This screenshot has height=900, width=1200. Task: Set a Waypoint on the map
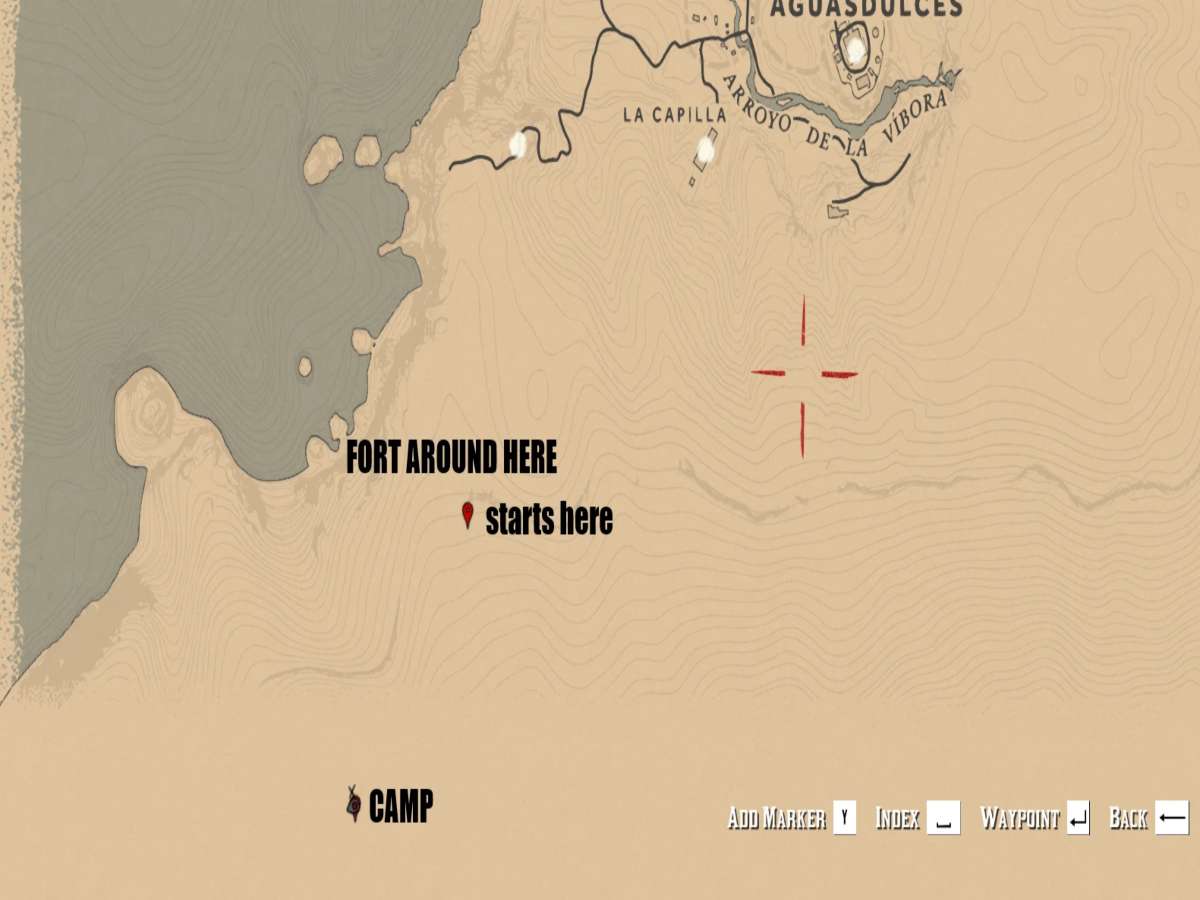click(x=1034, y=818)
